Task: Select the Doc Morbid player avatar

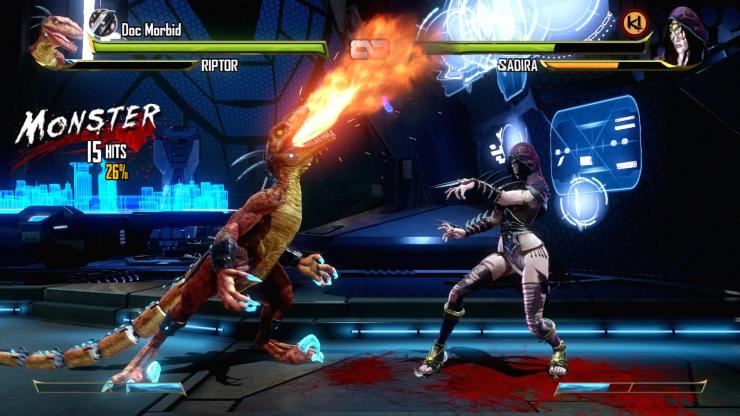Action: pos(102,23)
